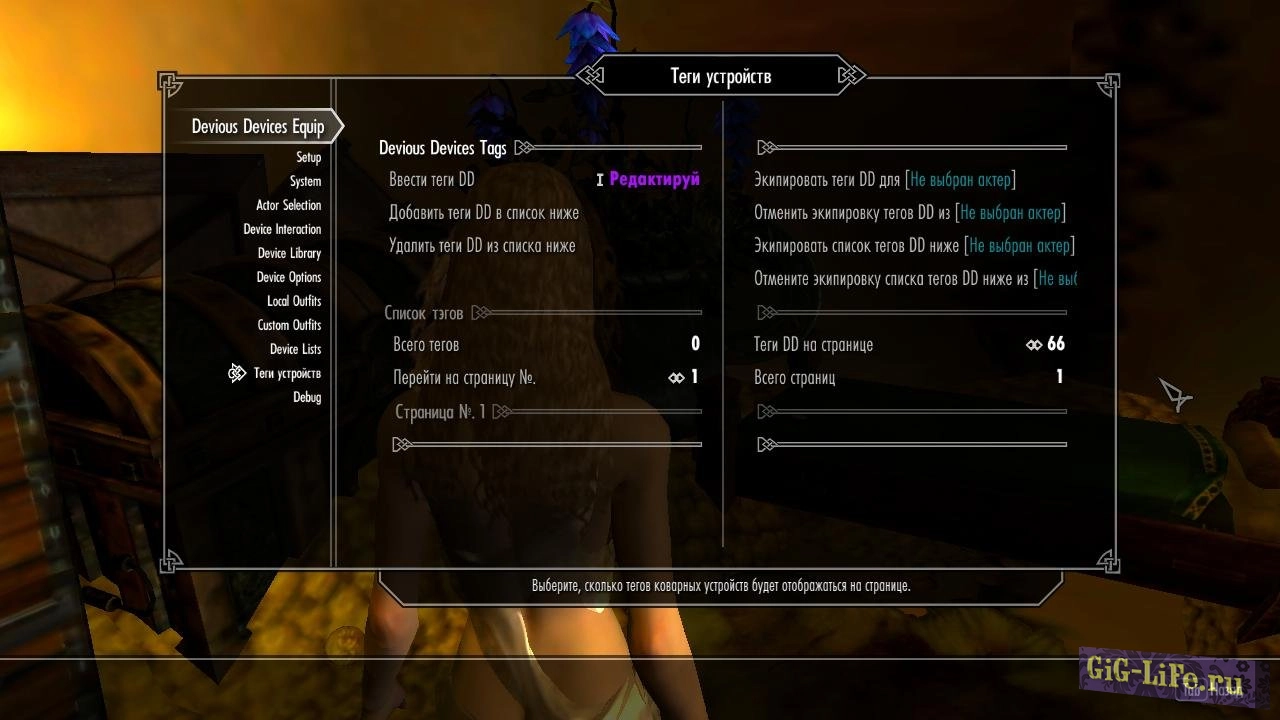Image resolution: width=1280 pixels, height=720 pixels.
Task: Select the System menu entry
Action: point(305,182)
